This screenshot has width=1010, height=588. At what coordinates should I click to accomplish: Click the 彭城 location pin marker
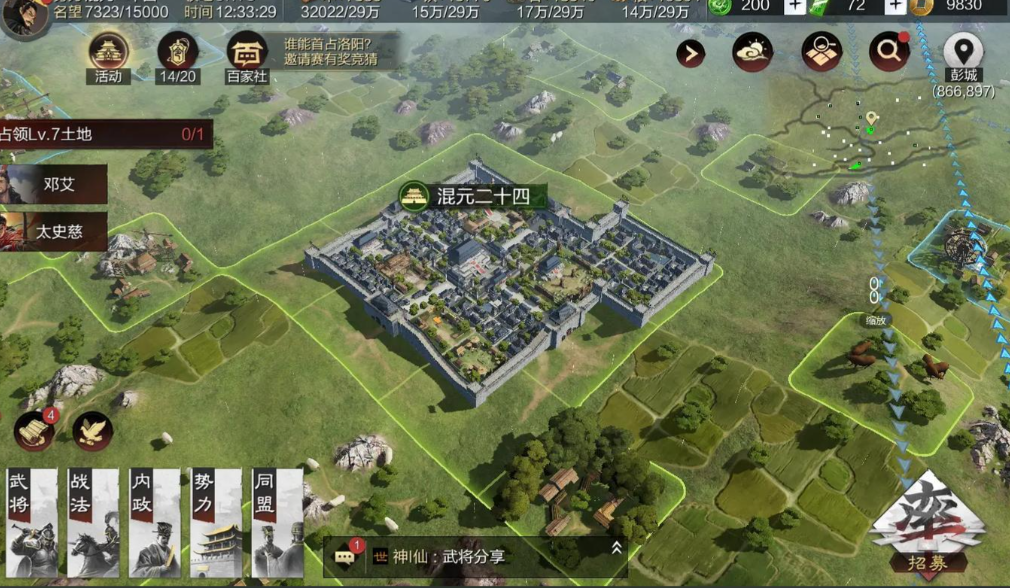point(963,50)
